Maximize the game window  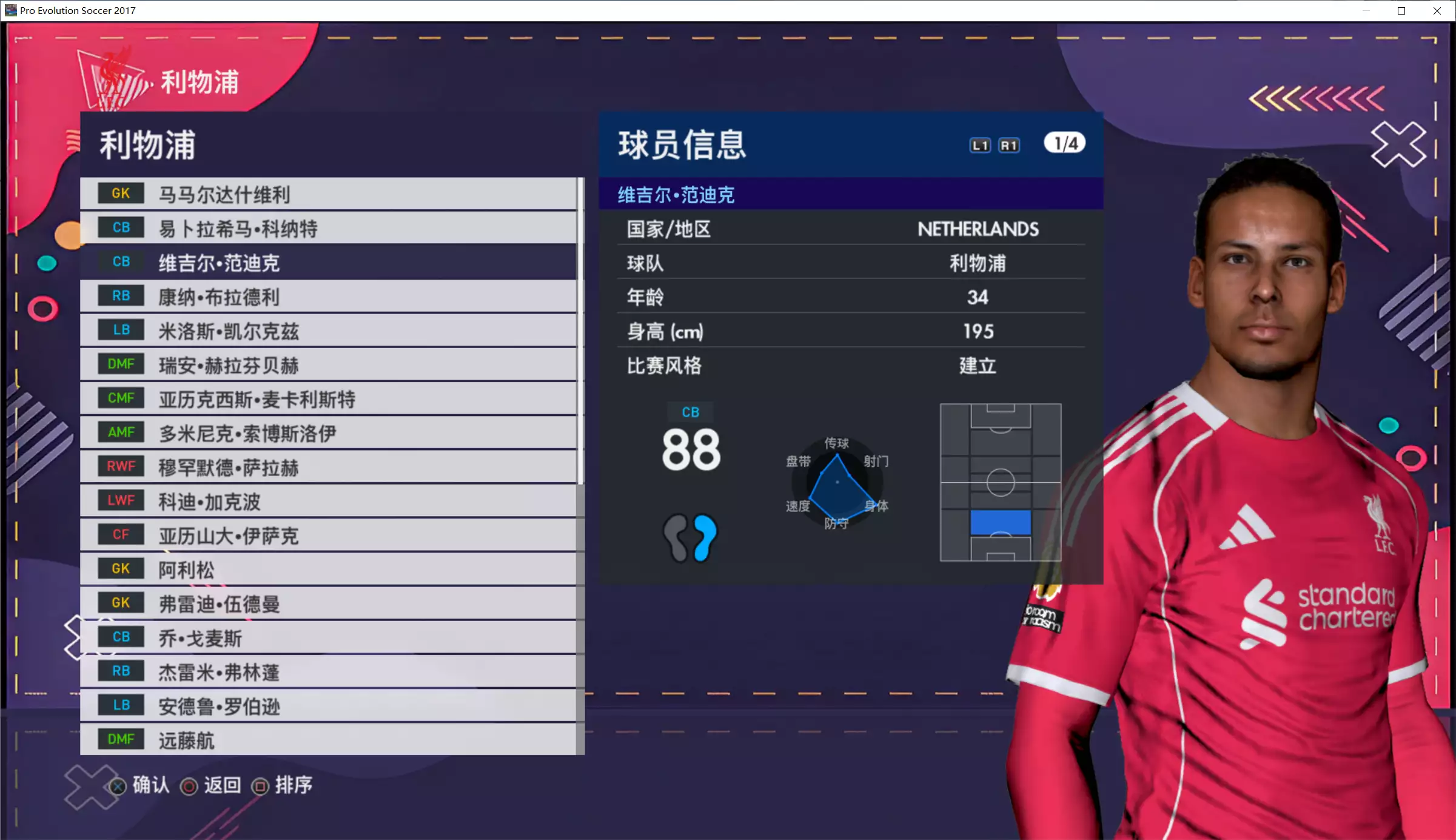click(x=1401, y=11)
